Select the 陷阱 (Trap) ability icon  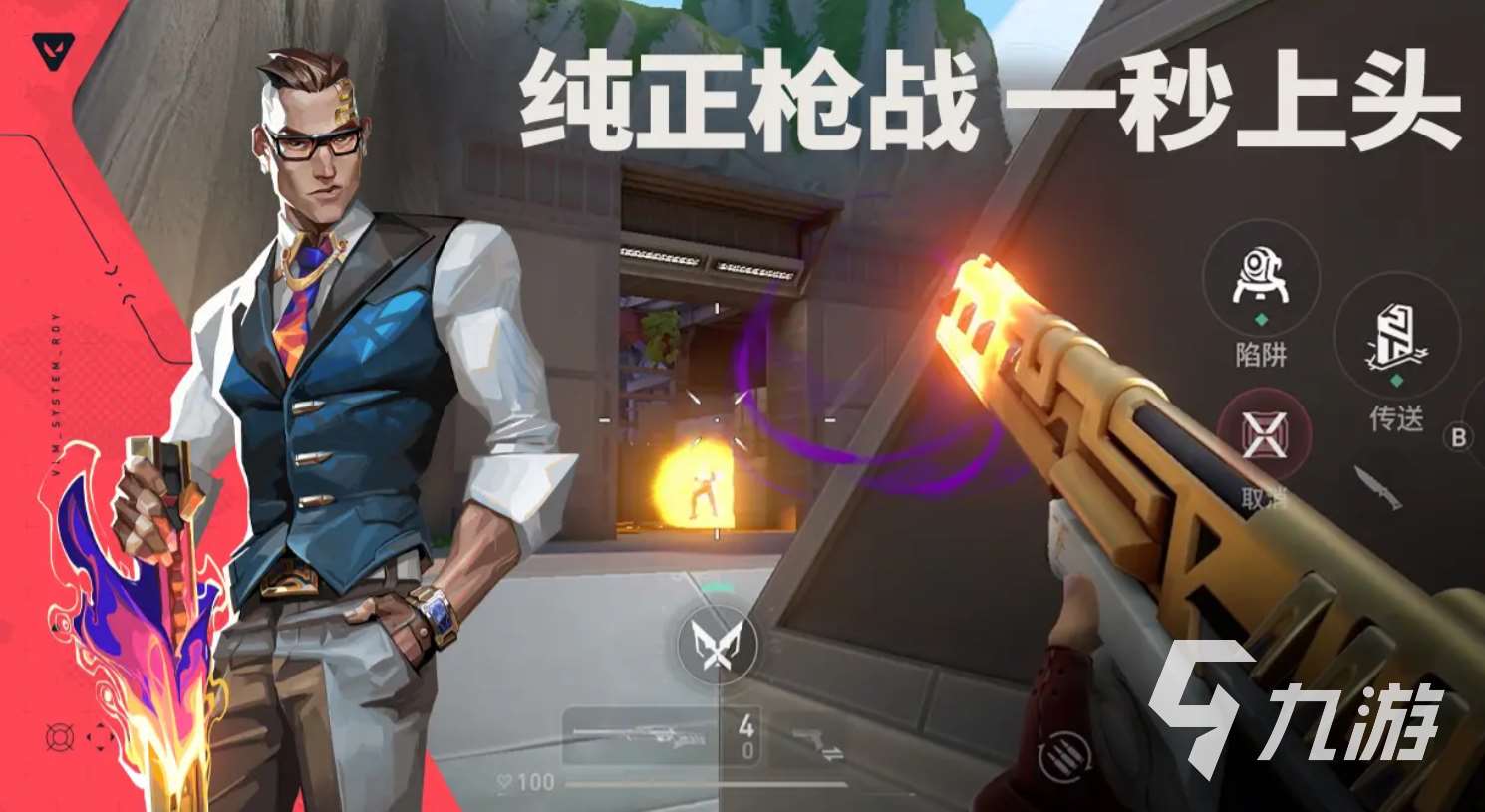(x=1260, y=275)
